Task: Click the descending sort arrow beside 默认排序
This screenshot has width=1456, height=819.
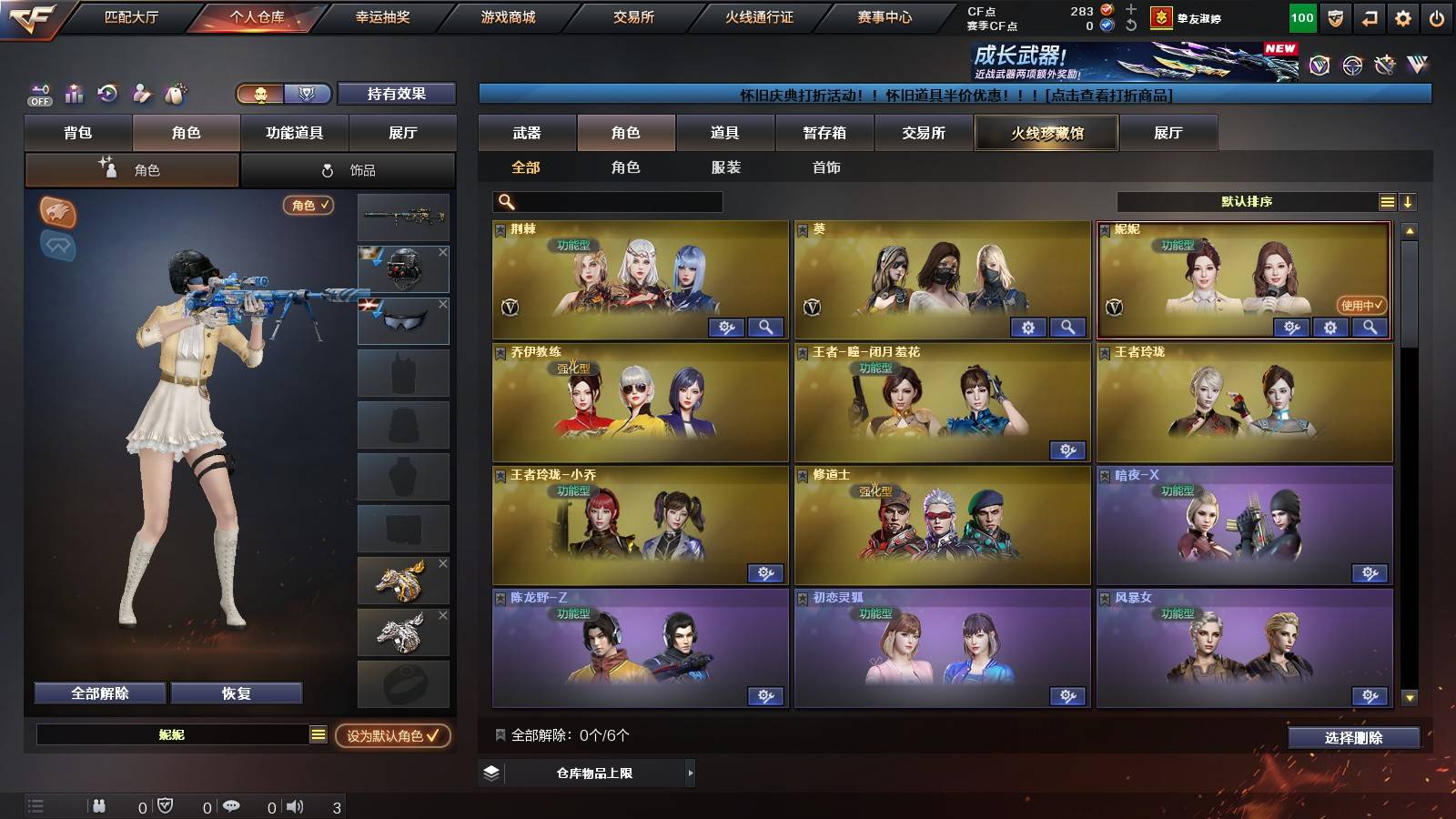Action: [1410, 201]
